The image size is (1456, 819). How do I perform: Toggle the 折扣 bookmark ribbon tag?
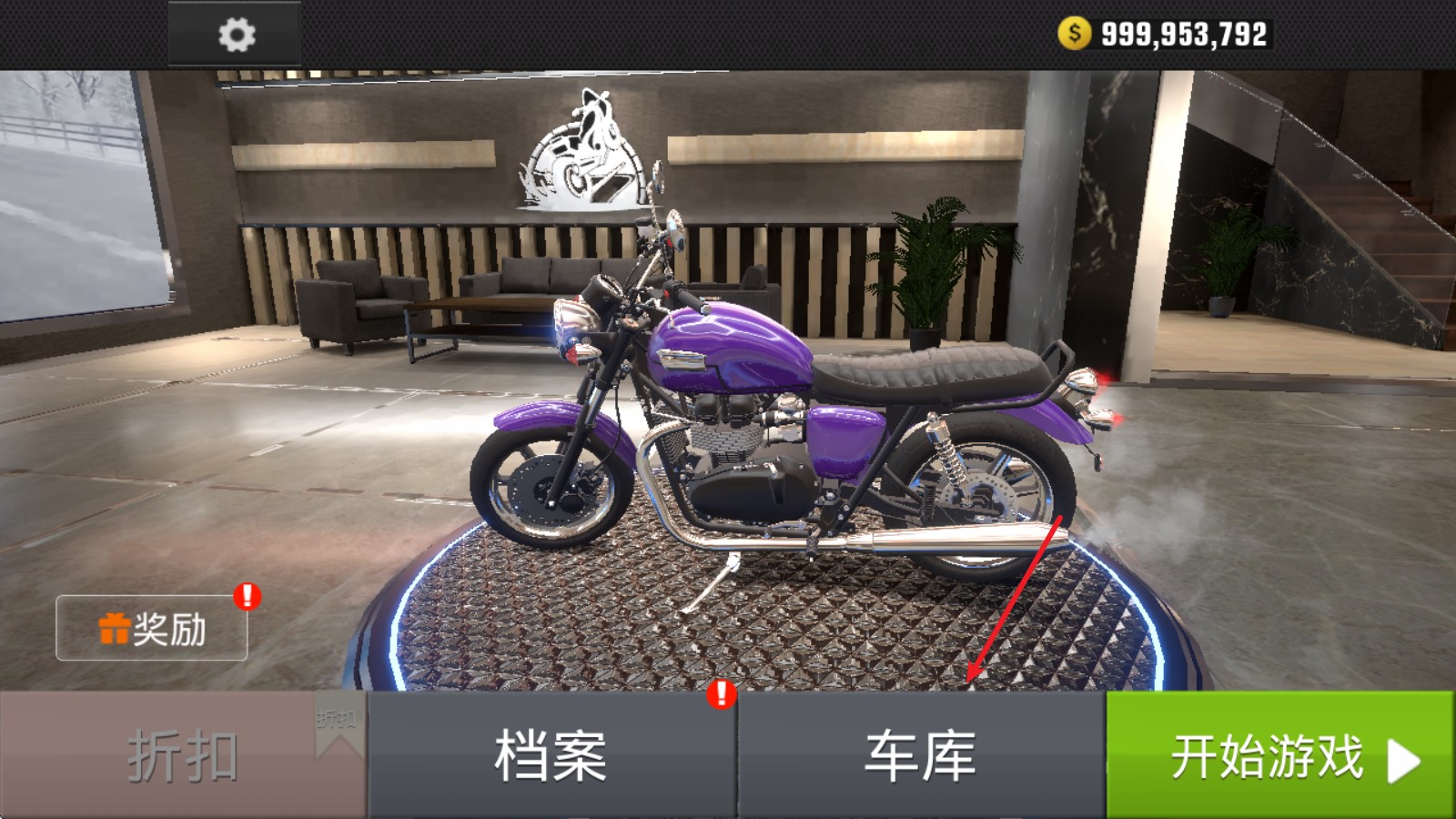pos(337,723)
